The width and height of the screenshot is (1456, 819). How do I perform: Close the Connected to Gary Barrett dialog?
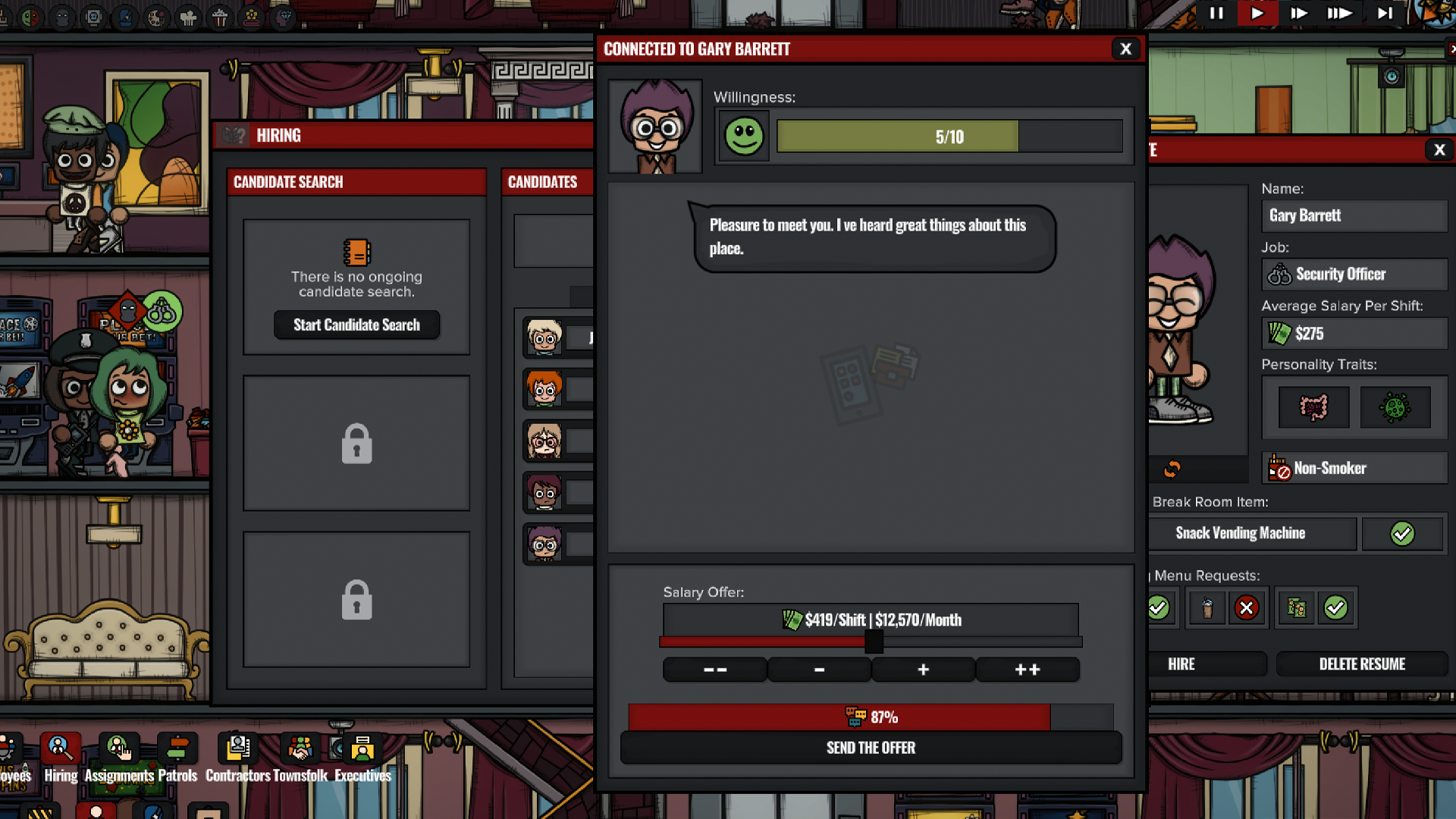point(1125,49)
